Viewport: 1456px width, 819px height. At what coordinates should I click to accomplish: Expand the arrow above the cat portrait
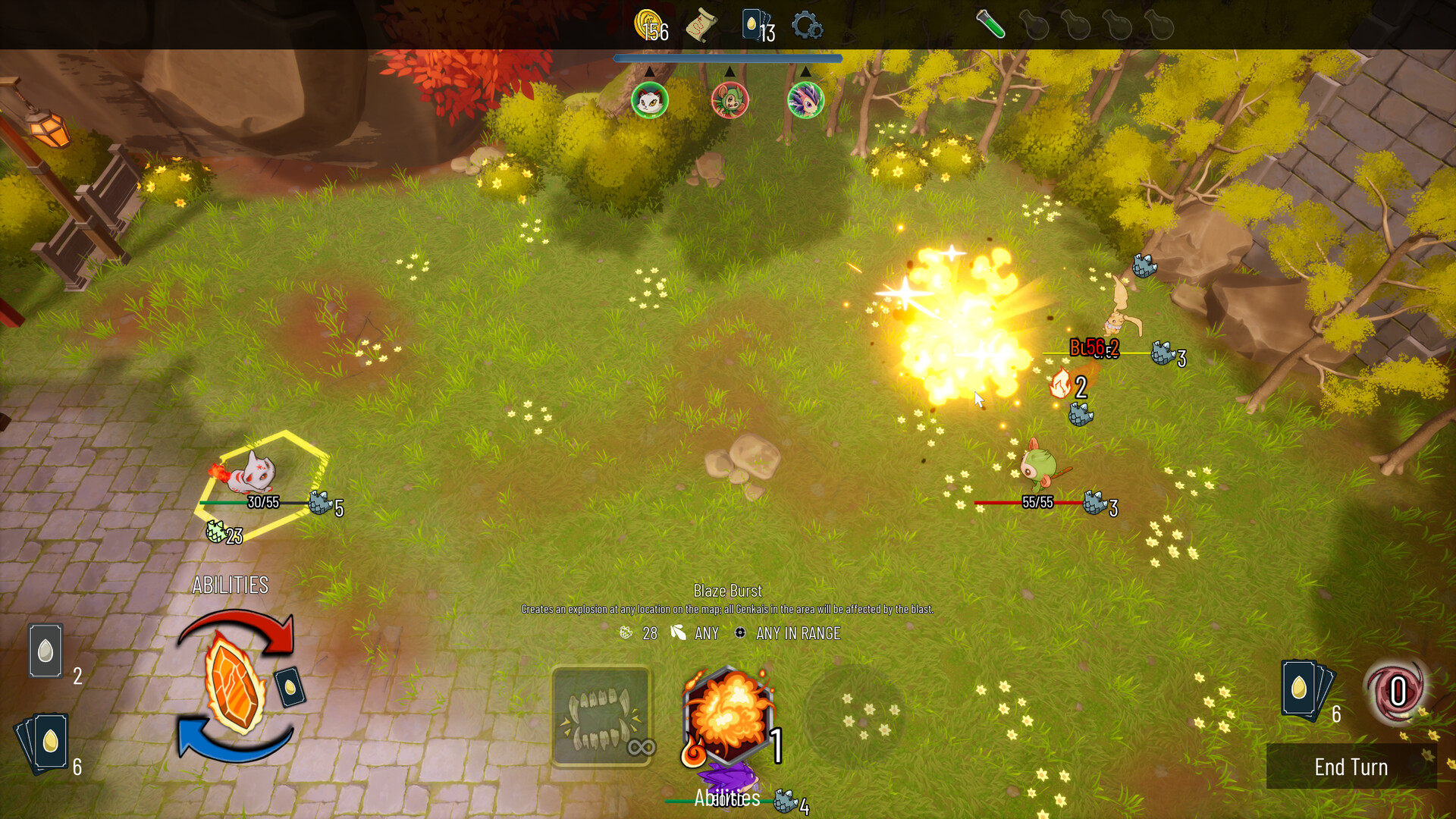649,72
